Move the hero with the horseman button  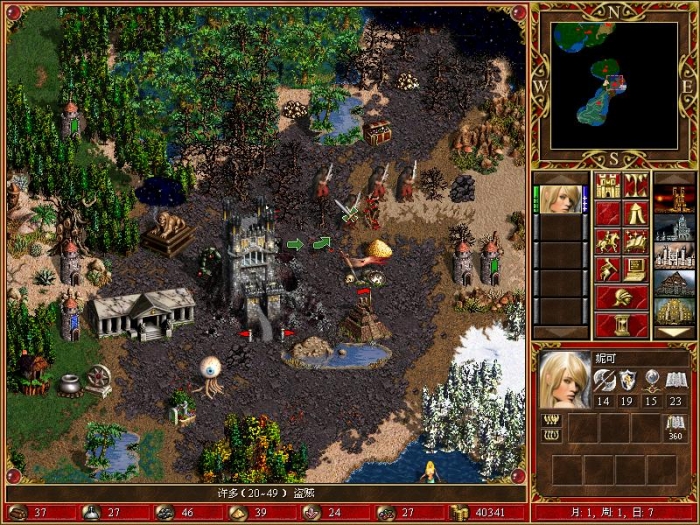click(609, 241)
